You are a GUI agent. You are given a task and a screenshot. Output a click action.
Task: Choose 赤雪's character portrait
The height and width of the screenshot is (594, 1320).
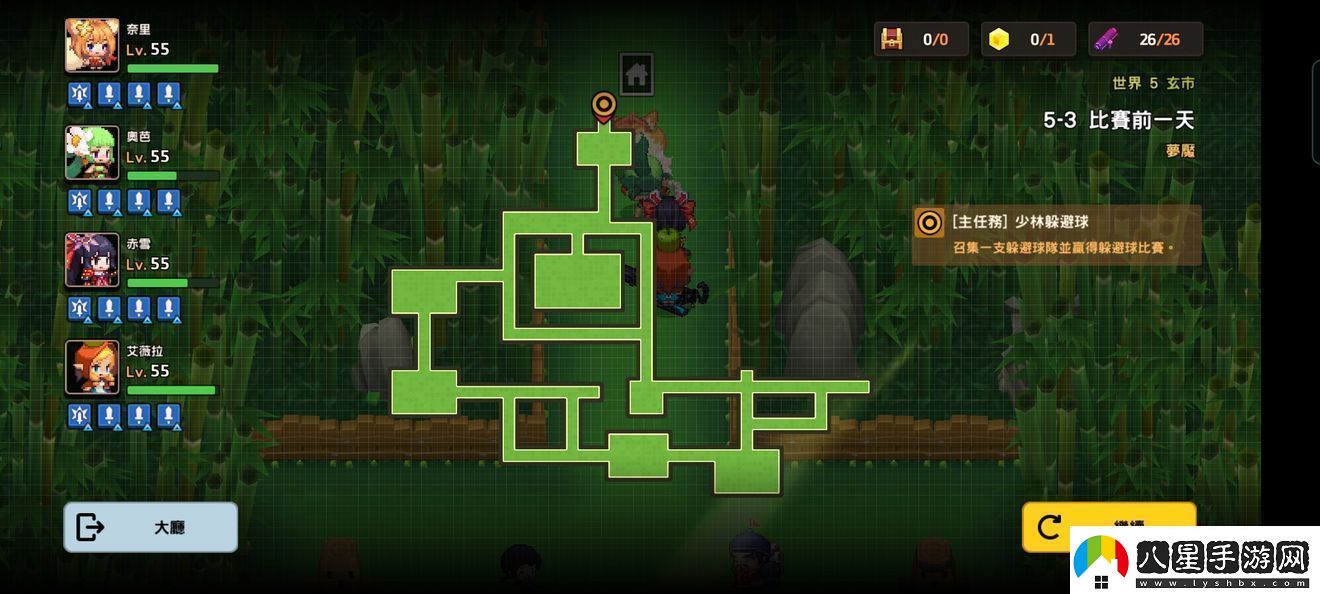pyautogui.click(x=92, y=260)
